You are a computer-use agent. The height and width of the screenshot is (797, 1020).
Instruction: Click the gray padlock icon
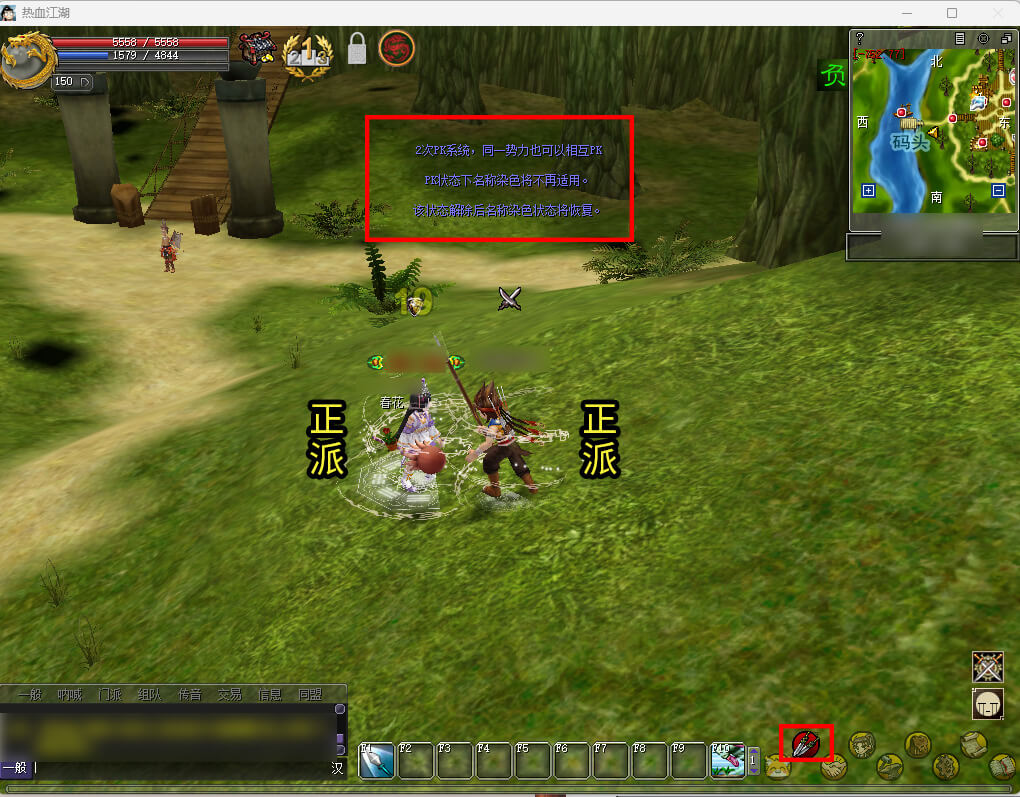coord(357,48)
